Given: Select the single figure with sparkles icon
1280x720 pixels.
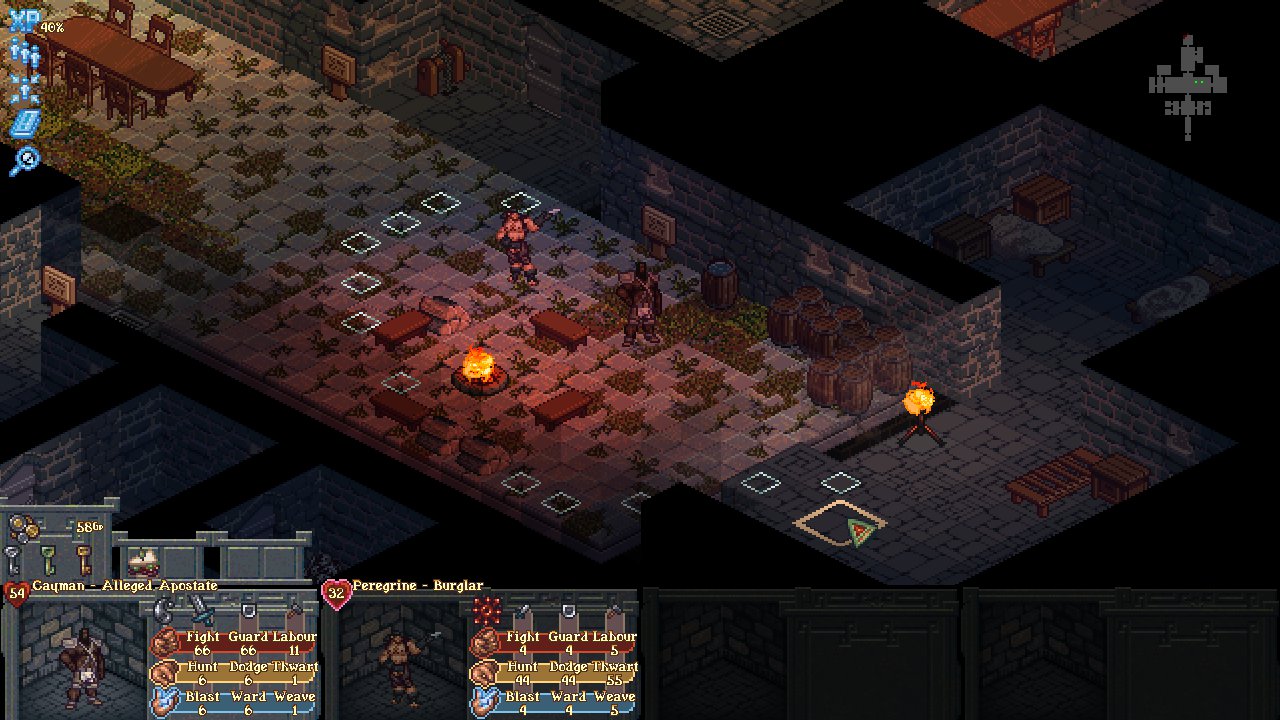Looking at the screenshot, I should click(x=24, y=88).
